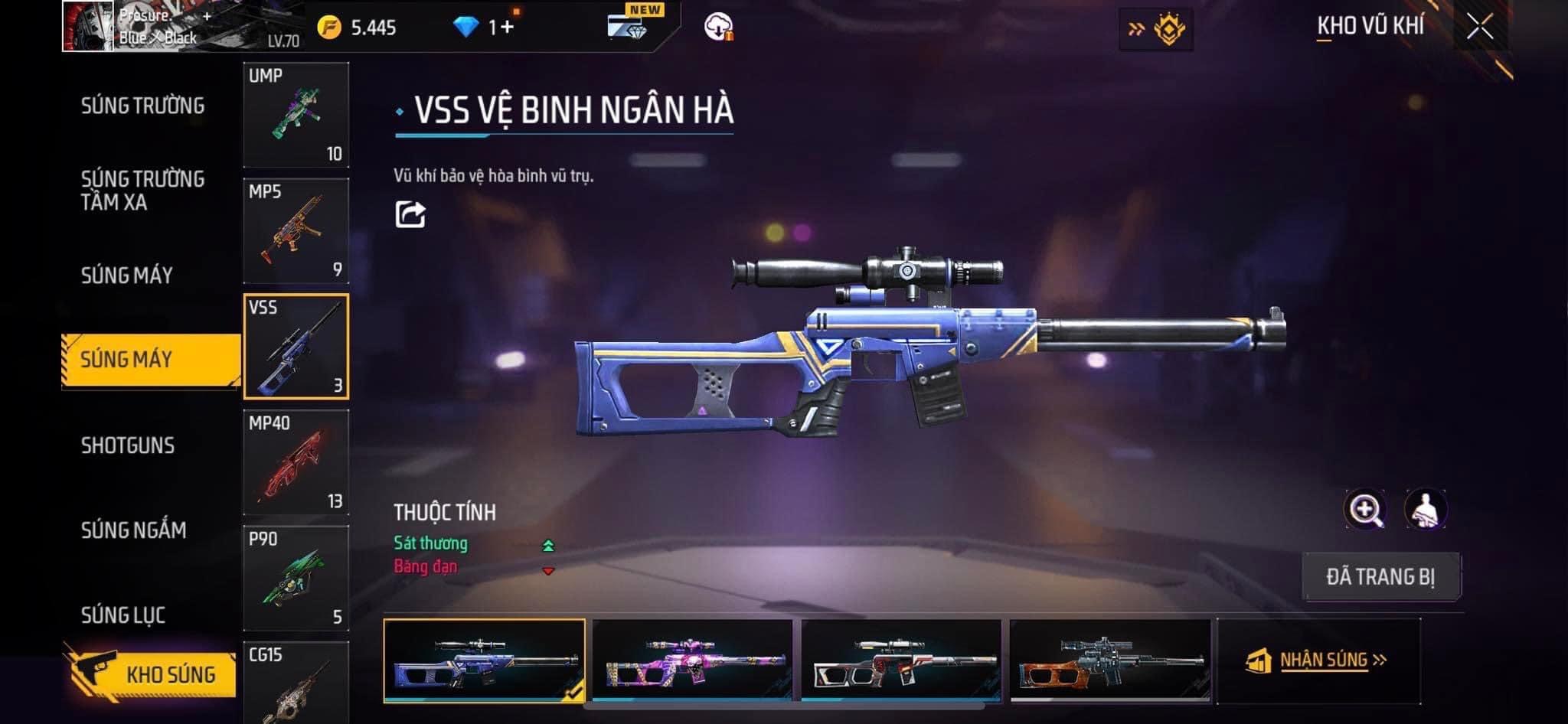The image size is (1568, 724).
Task: Select the pink-purple VSS skin thumbnail
Action: [693, 660]
